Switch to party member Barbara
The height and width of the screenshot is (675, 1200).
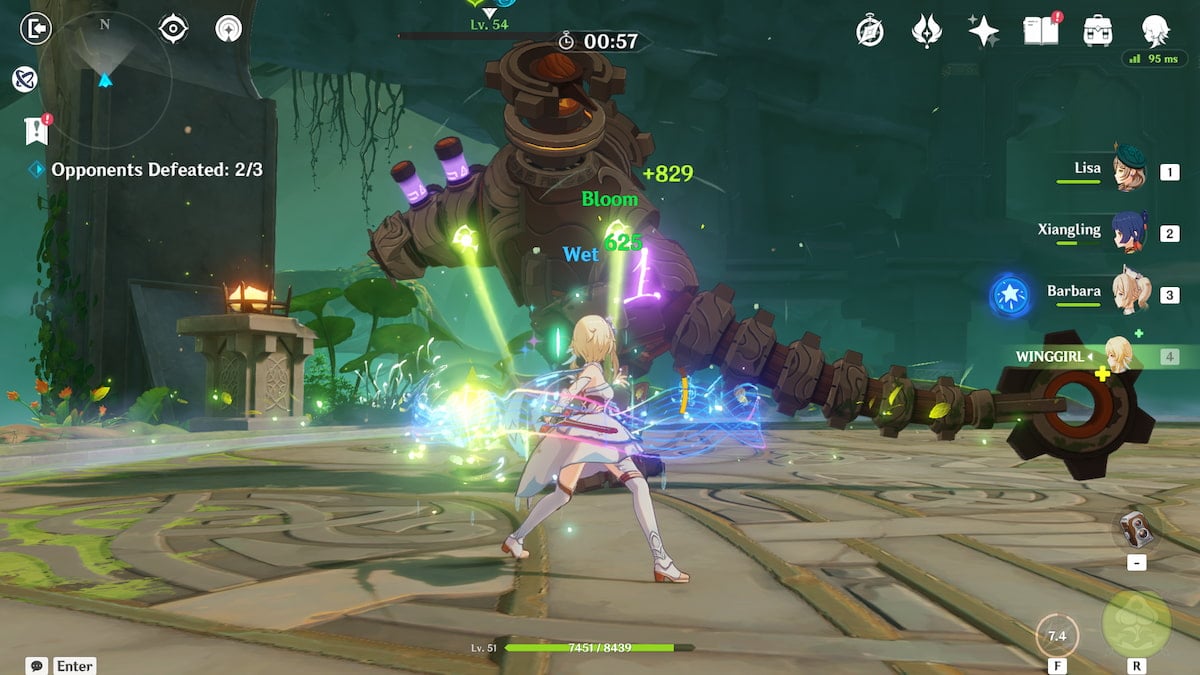coord(1130,295)
